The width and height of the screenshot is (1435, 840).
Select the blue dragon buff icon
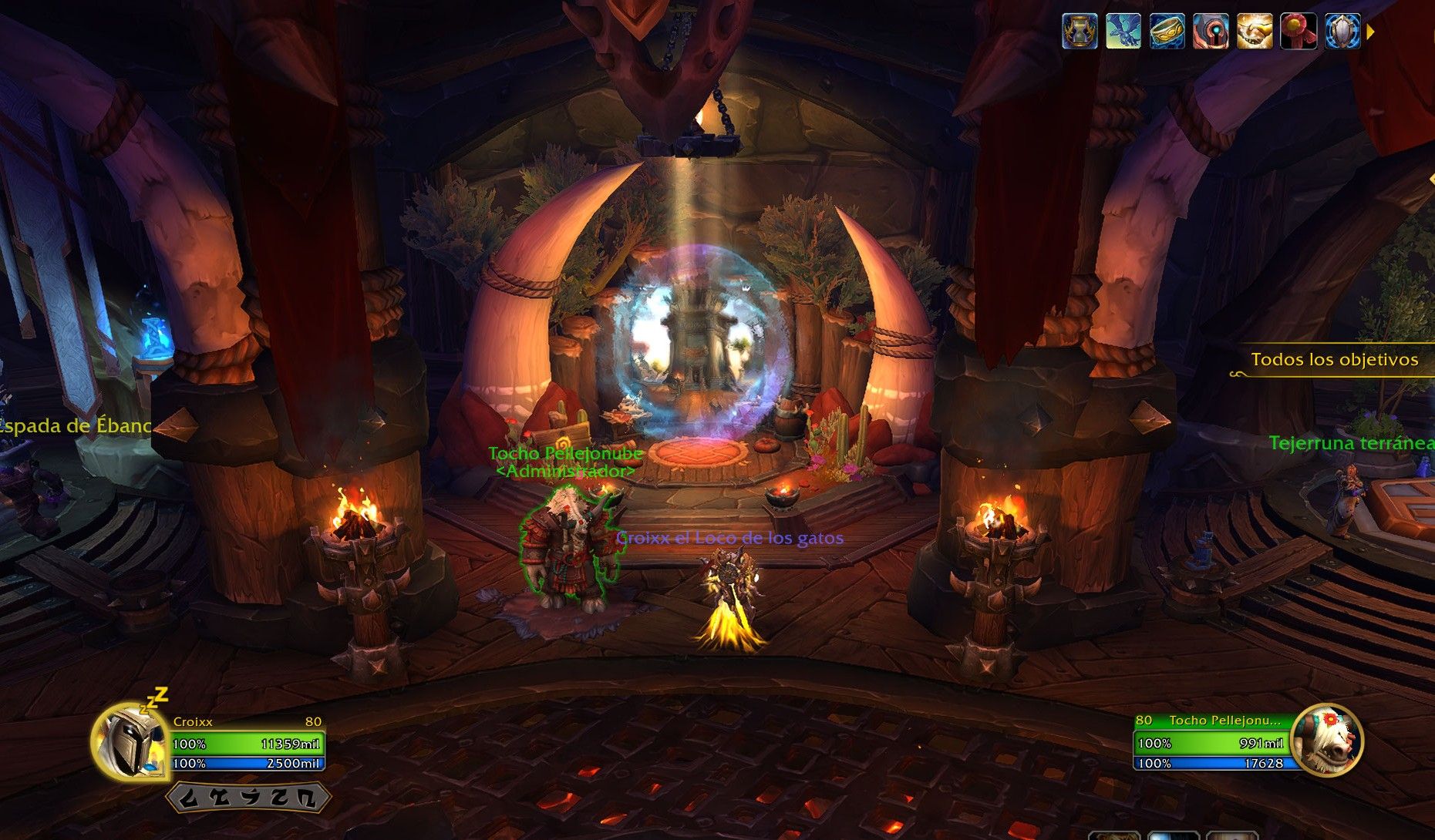click(1123, 32)
